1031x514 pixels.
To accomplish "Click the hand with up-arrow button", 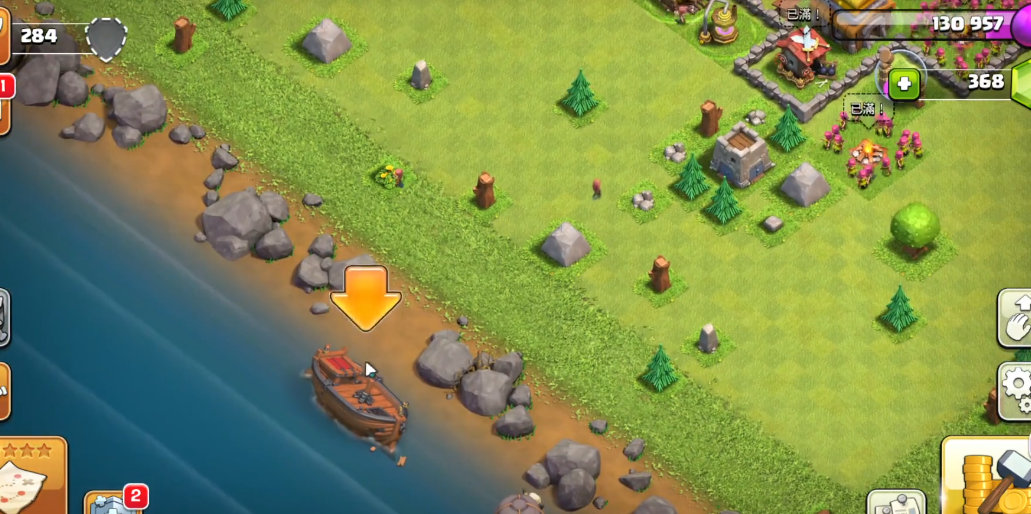I will coord(1015,318).
